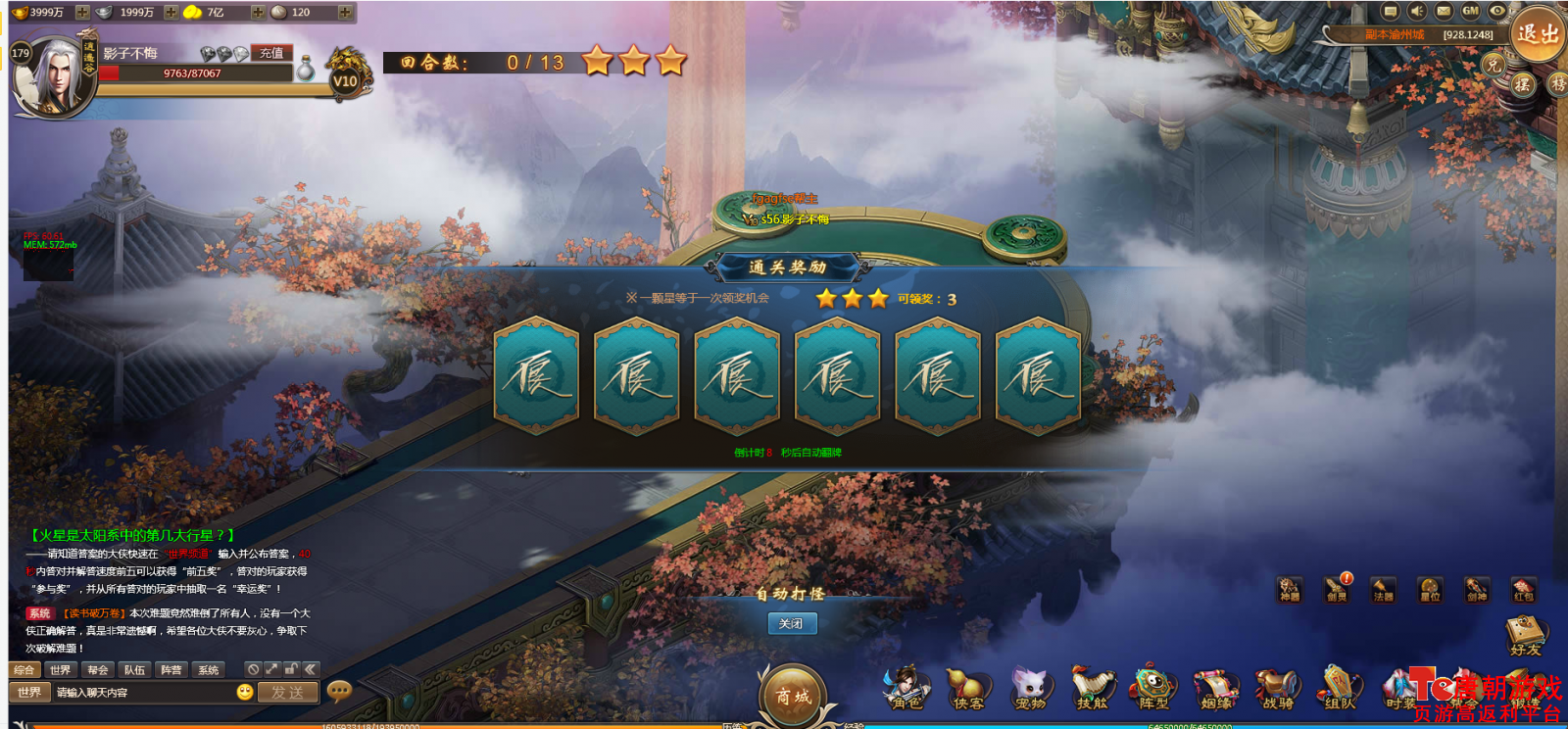Open the 阵型 formation menu
This screenshot has width=1568, height=729.
(1153, 689)
